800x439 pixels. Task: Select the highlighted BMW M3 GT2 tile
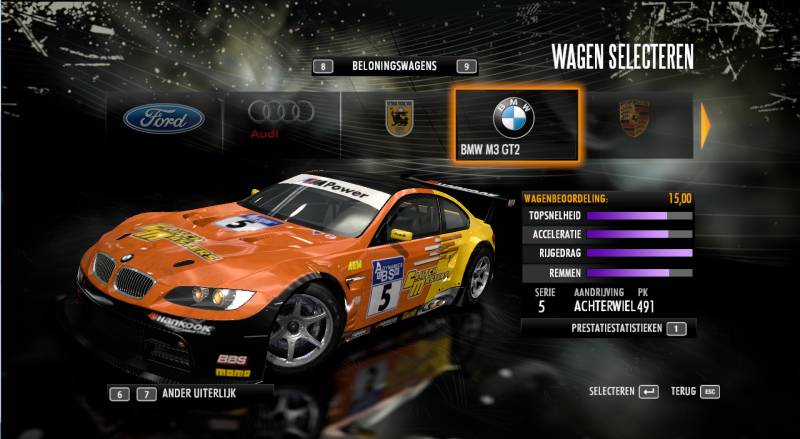tap(514, 124)
